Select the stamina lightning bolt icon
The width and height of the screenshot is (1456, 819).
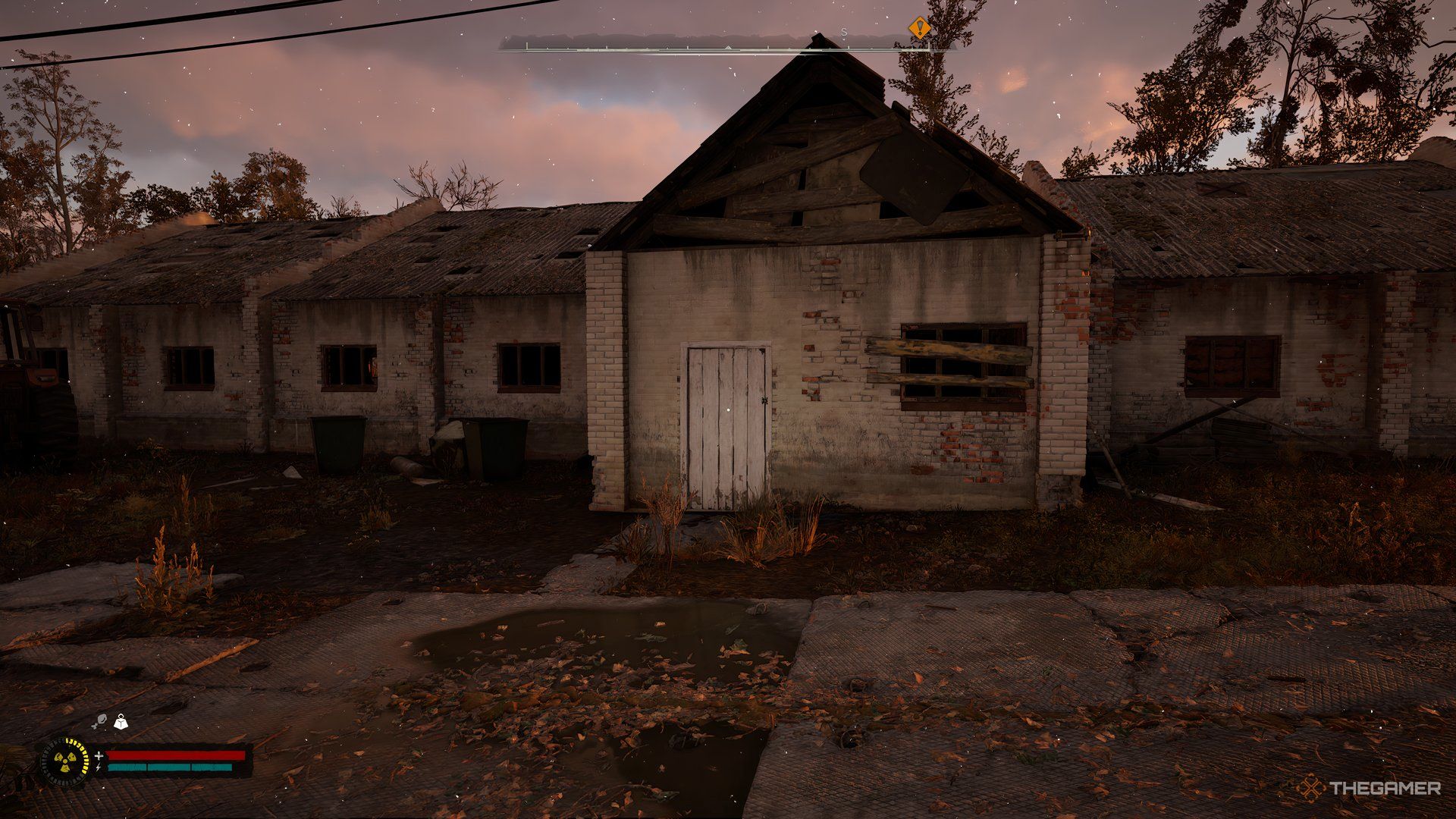[99, 768]
